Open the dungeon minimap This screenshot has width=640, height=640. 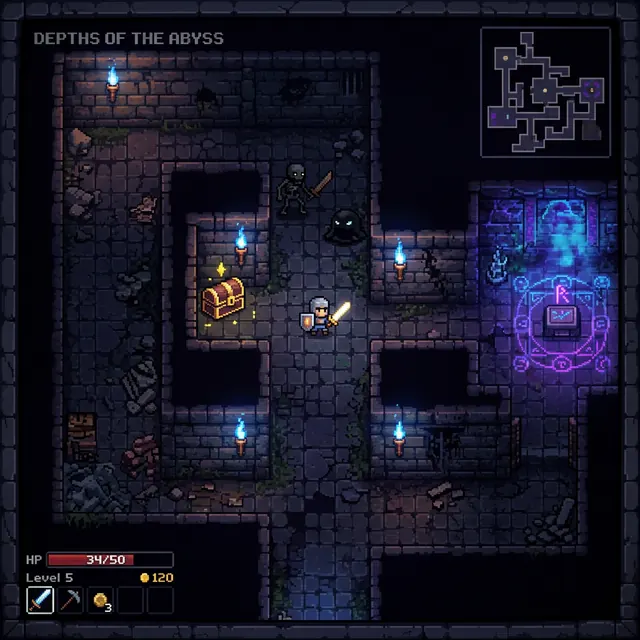pos(545,91)
